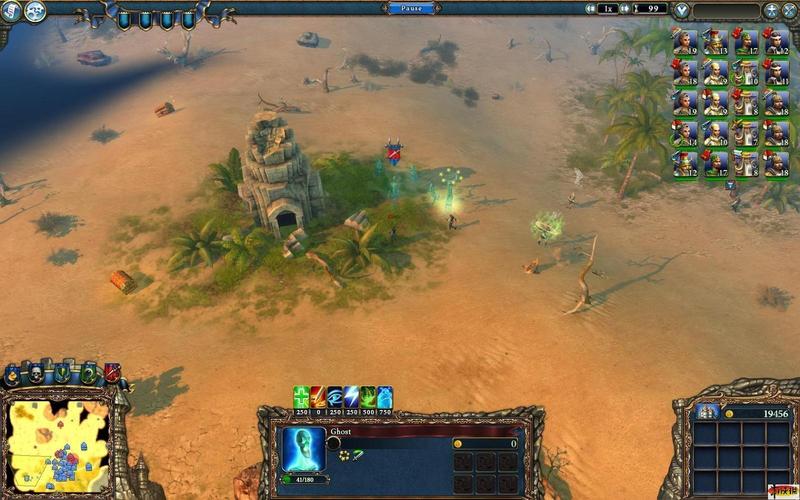The image size is (800, 500).
Task: Select the level 13 red-helmet hero portrait
Action: pos(714,42)
